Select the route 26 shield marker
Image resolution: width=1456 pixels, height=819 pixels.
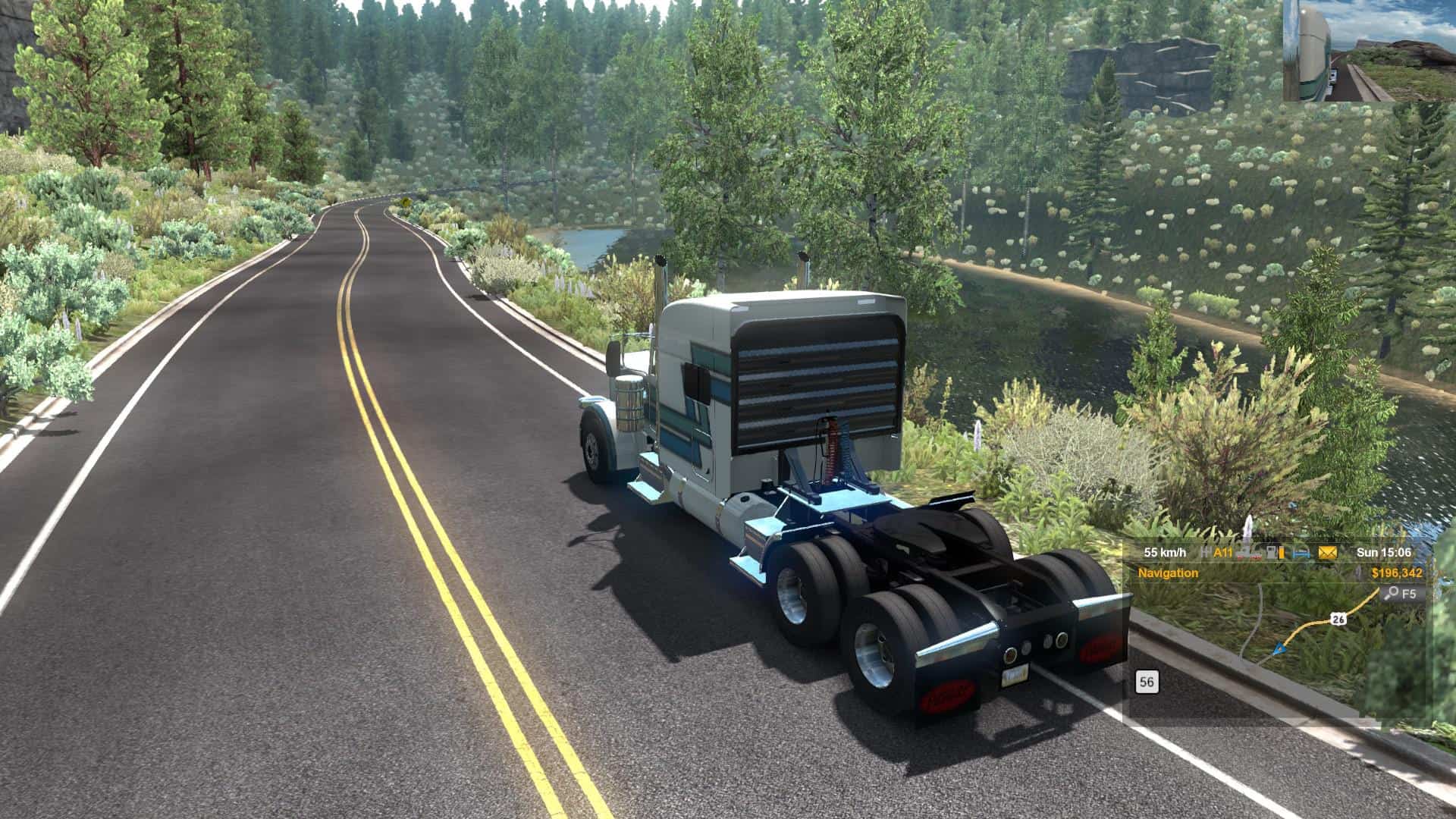coord(1339,620)
